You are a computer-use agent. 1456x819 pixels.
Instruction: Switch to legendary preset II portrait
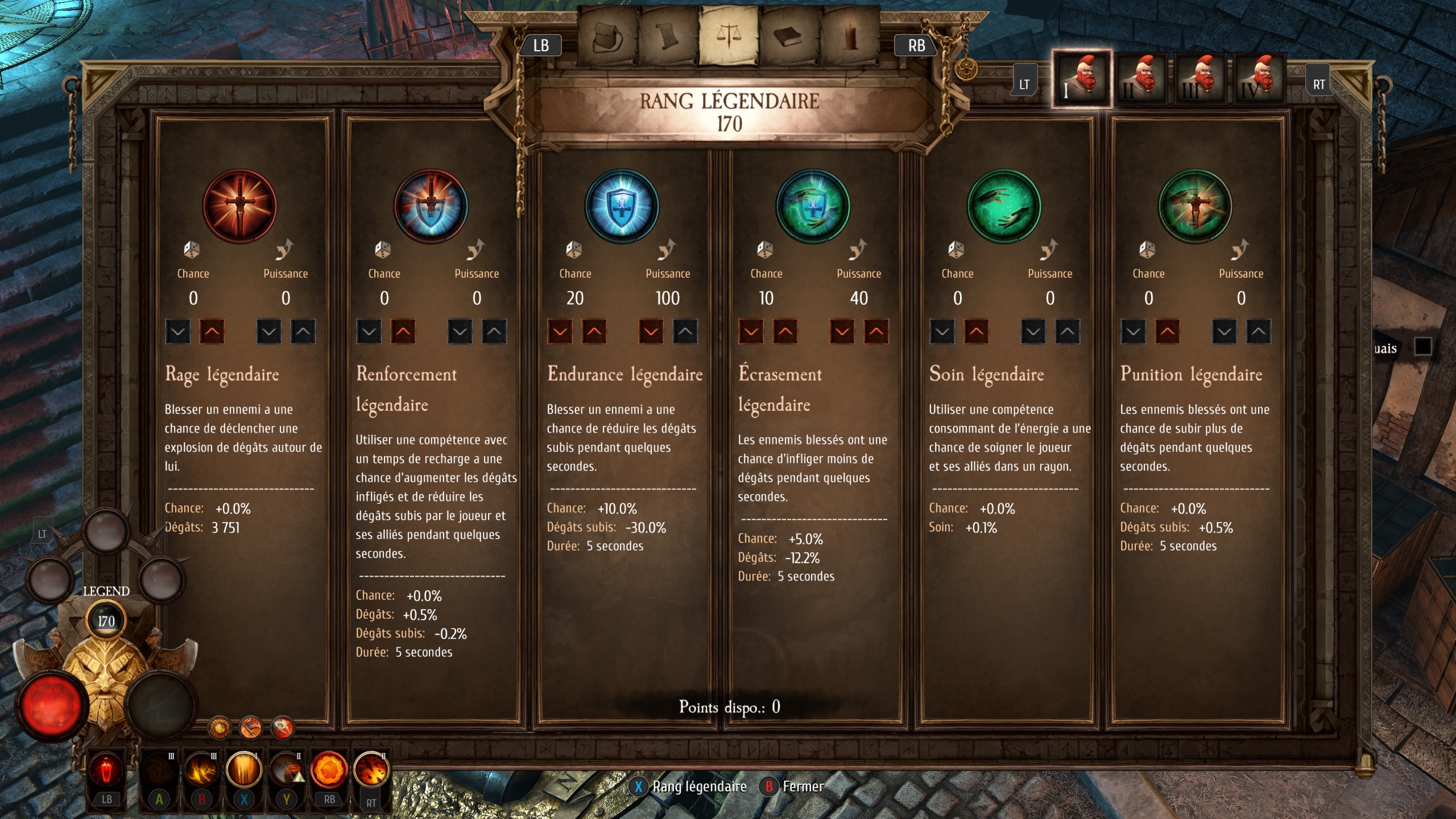tap(1141, 80)
